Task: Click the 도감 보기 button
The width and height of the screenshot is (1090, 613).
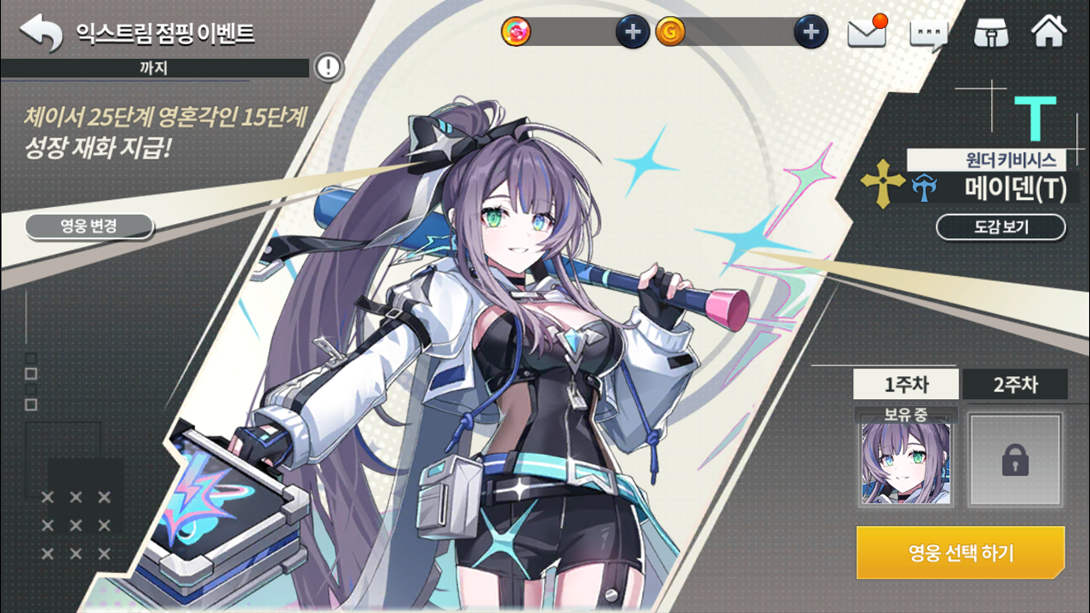Action: point(1001,227)
